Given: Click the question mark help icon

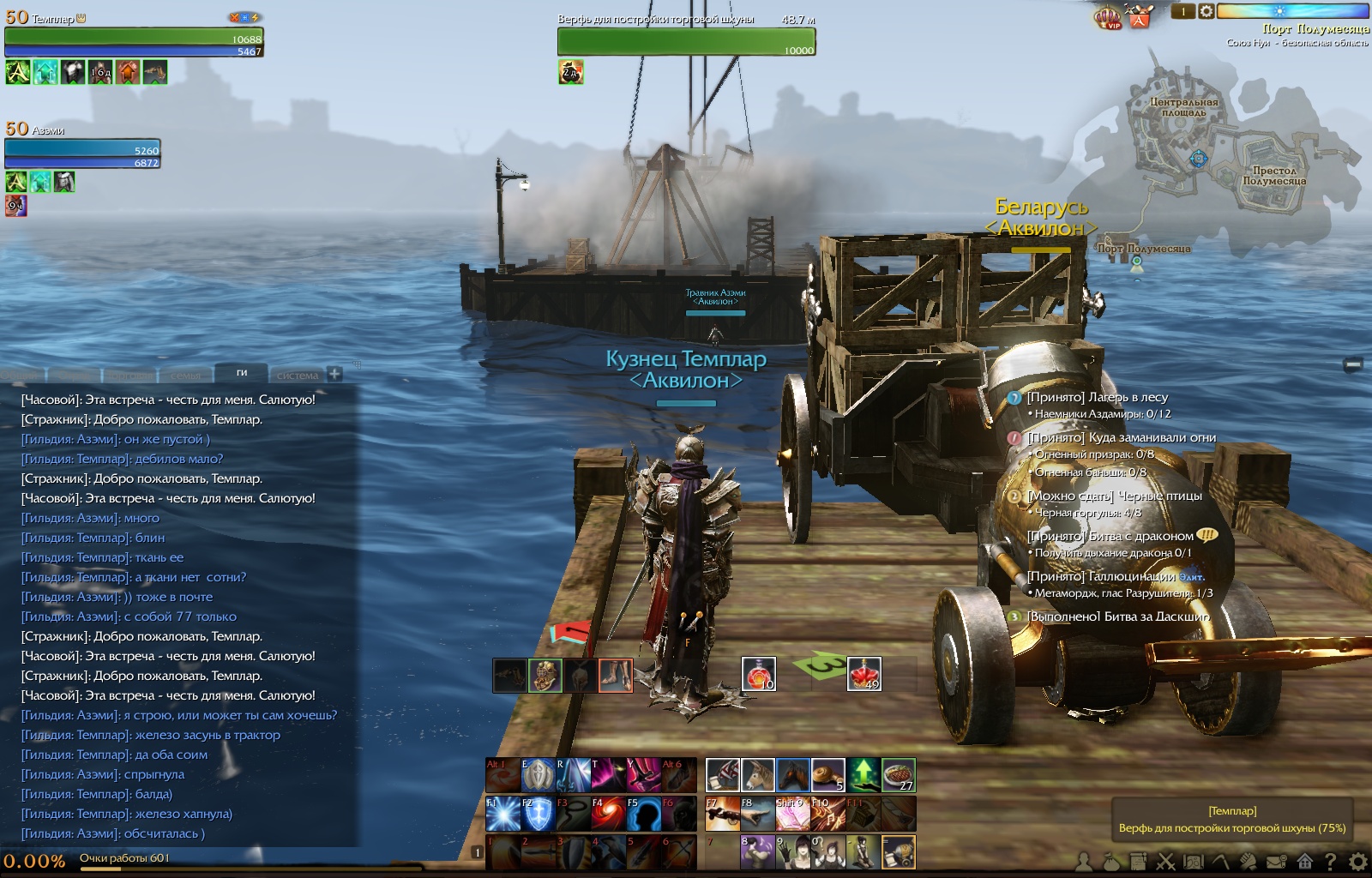Looking at the screenshot, I should [1331, 861].
